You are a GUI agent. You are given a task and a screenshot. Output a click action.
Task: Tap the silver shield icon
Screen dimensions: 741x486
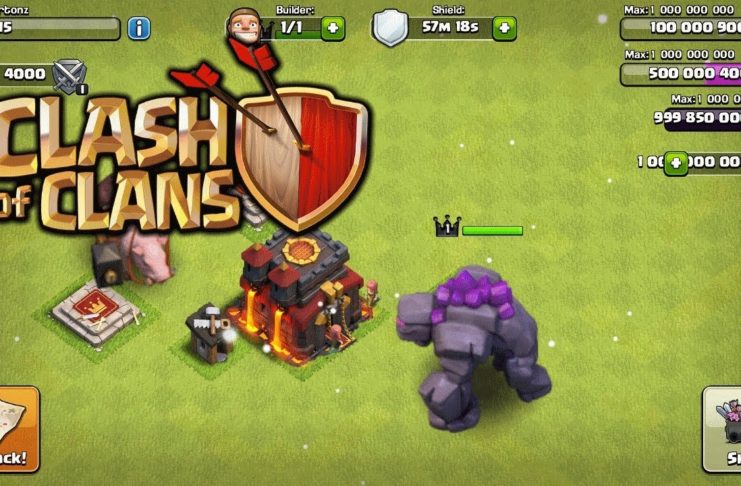[390, 27]
